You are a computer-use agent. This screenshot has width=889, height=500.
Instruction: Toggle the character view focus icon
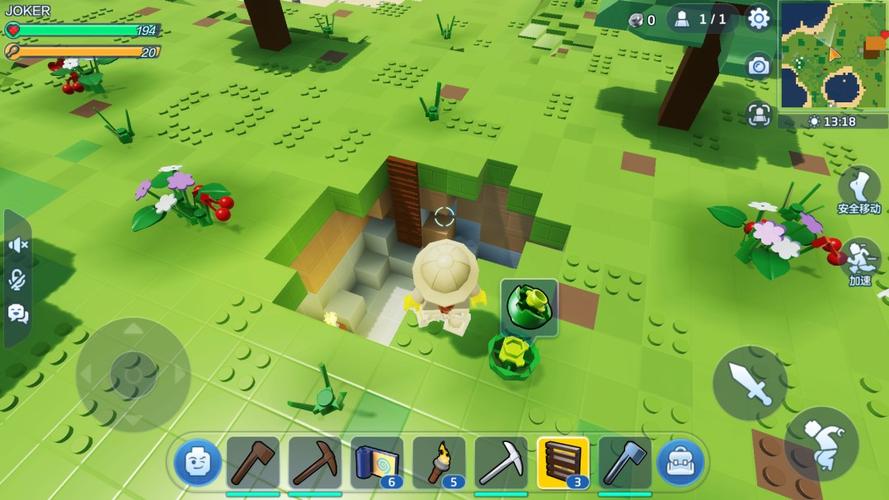(759, 114)
